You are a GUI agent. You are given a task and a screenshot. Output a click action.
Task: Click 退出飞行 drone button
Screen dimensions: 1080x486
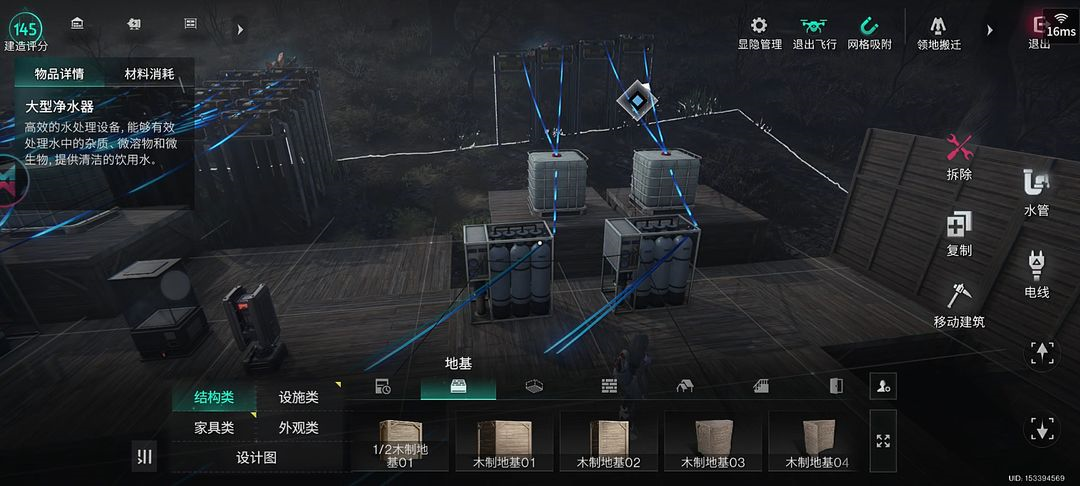tap(813, 32)
